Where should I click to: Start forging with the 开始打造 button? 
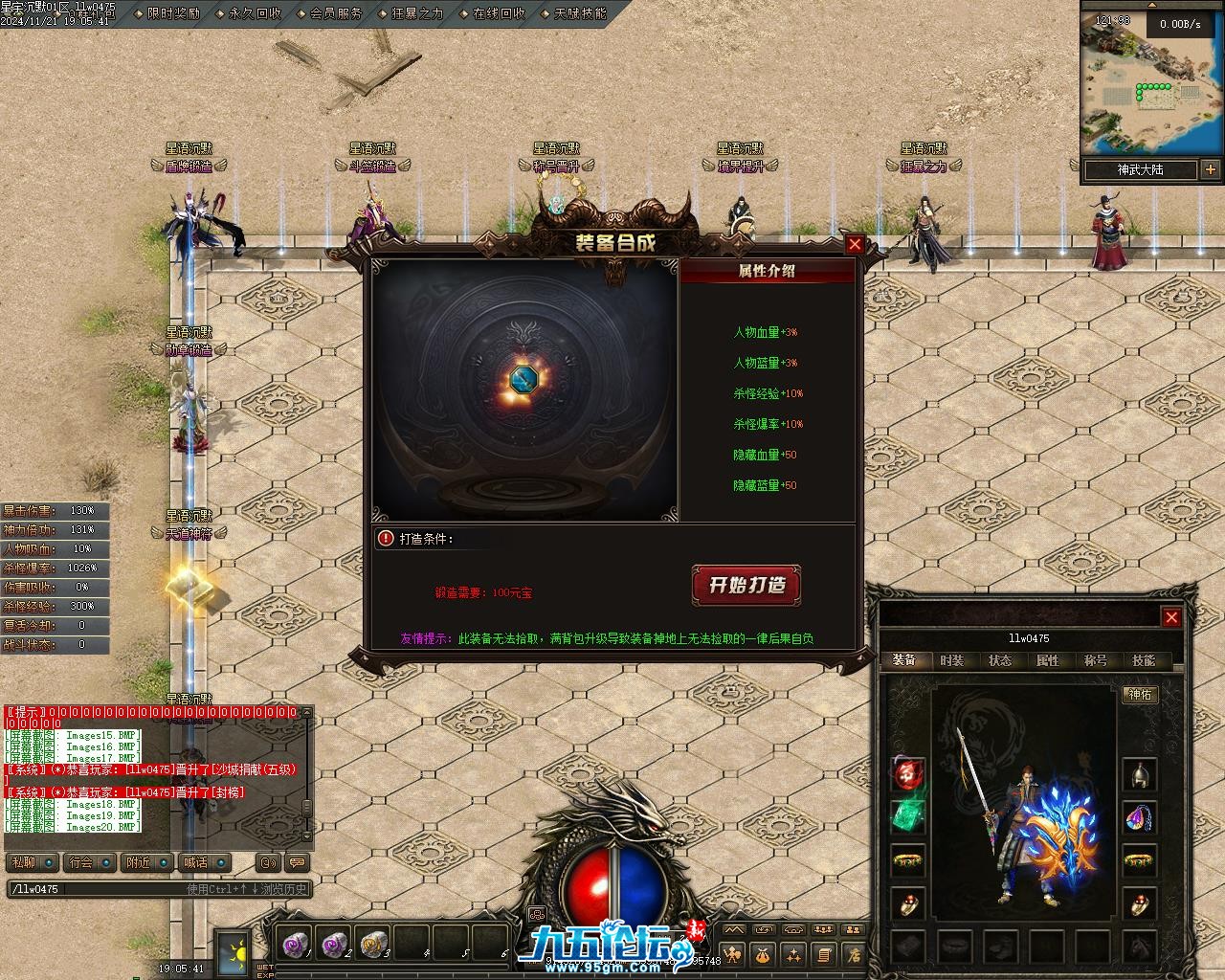(746, 585)
